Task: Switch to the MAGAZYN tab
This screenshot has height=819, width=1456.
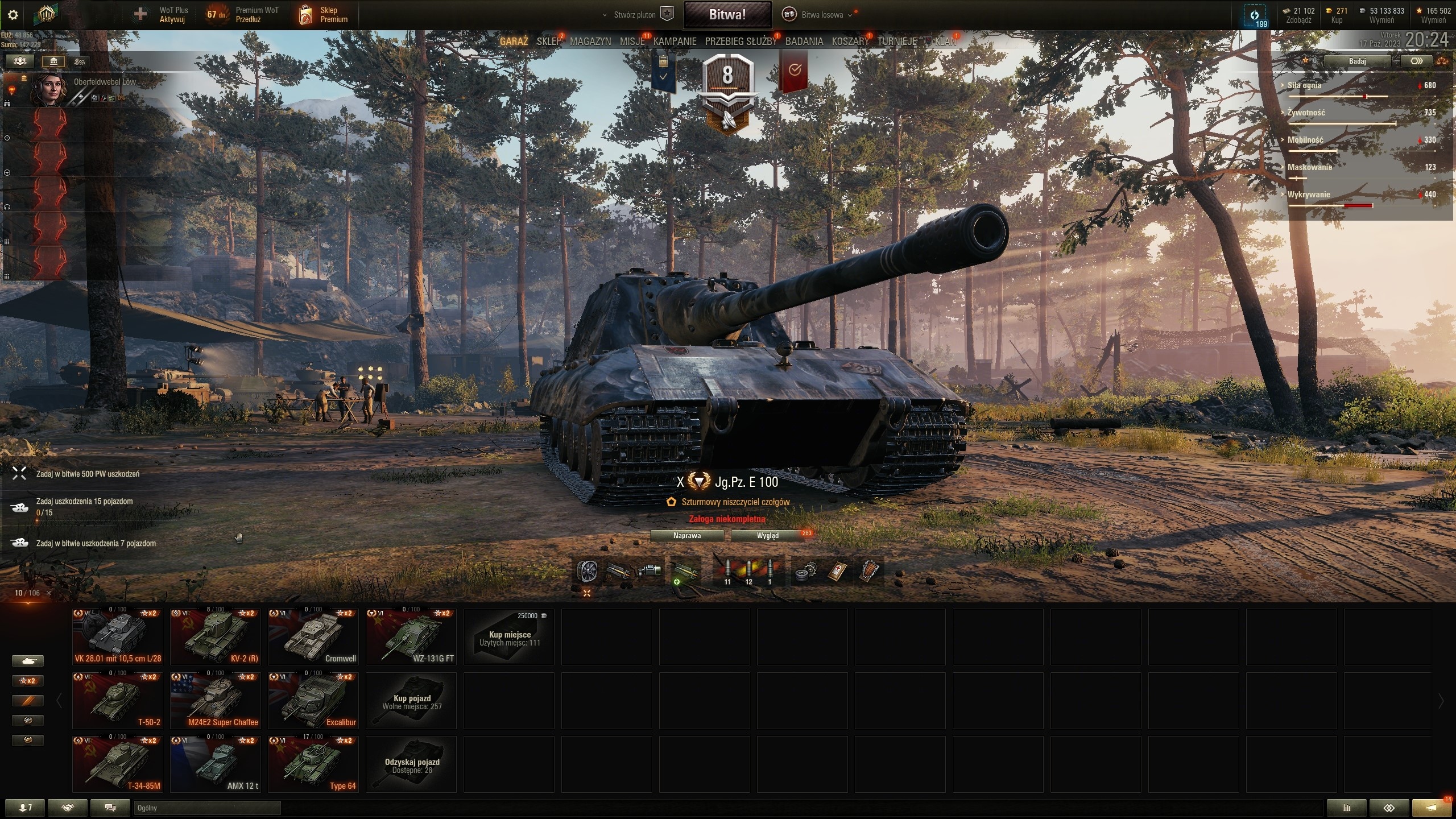Action: pyautogui.click(x=590, y=42)
